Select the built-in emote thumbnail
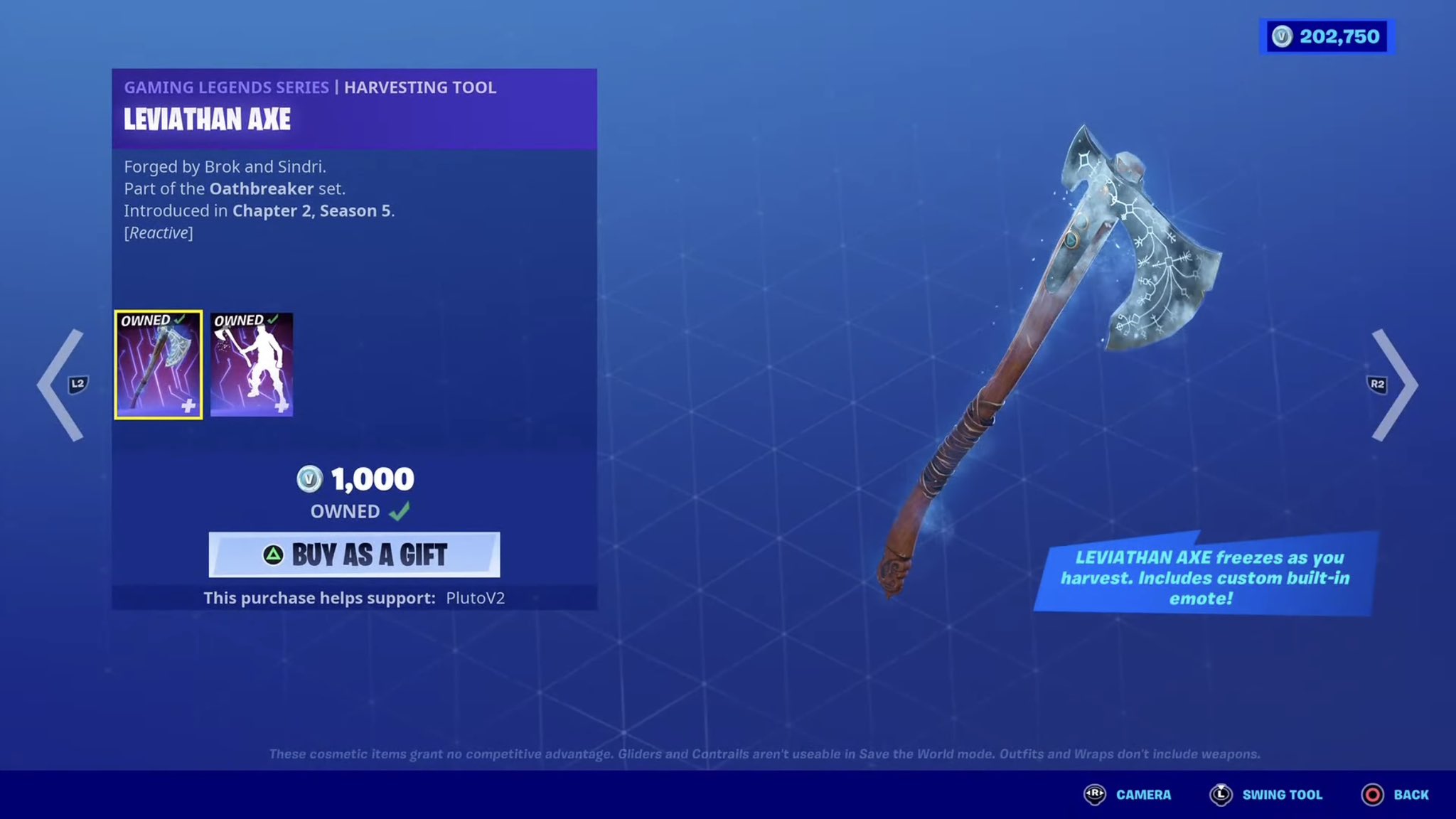Image resolution: width=1456 pixels, height=819 pixels. [252, 365]
